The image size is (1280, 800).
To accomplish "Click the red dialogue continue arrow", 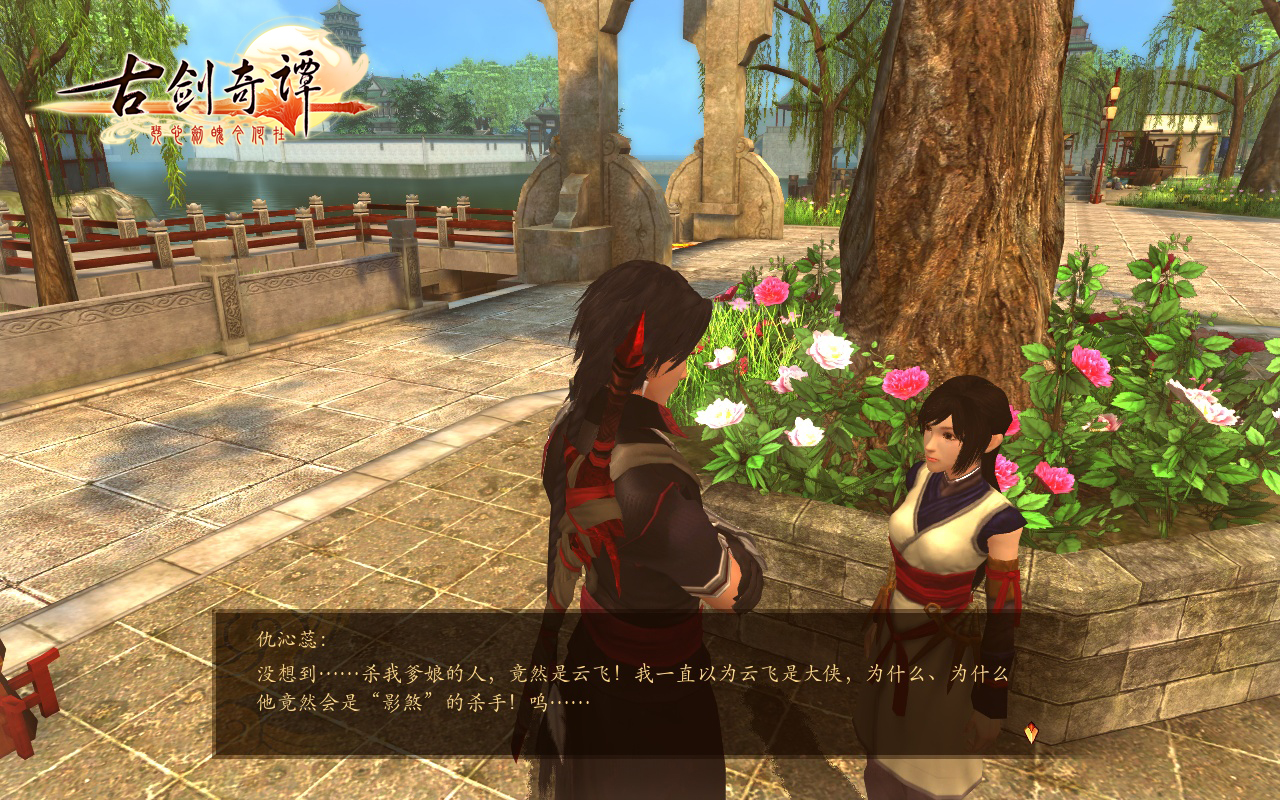I will click(1031, 733).
